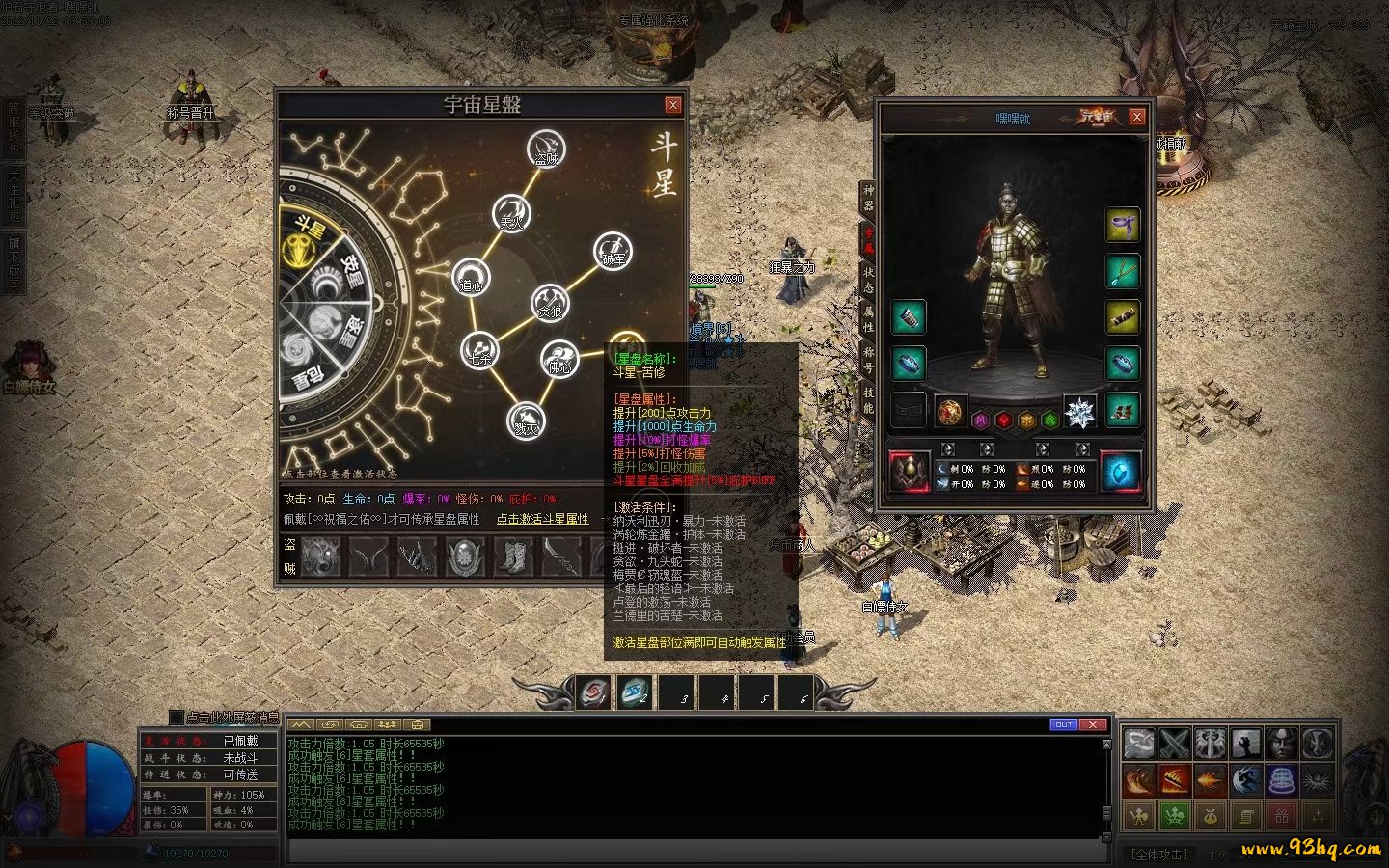Close the 宇宙星盤 star chart window
Image resolution: width=1389 pixels, height=868 pixels.
click(x=673, y=105)
